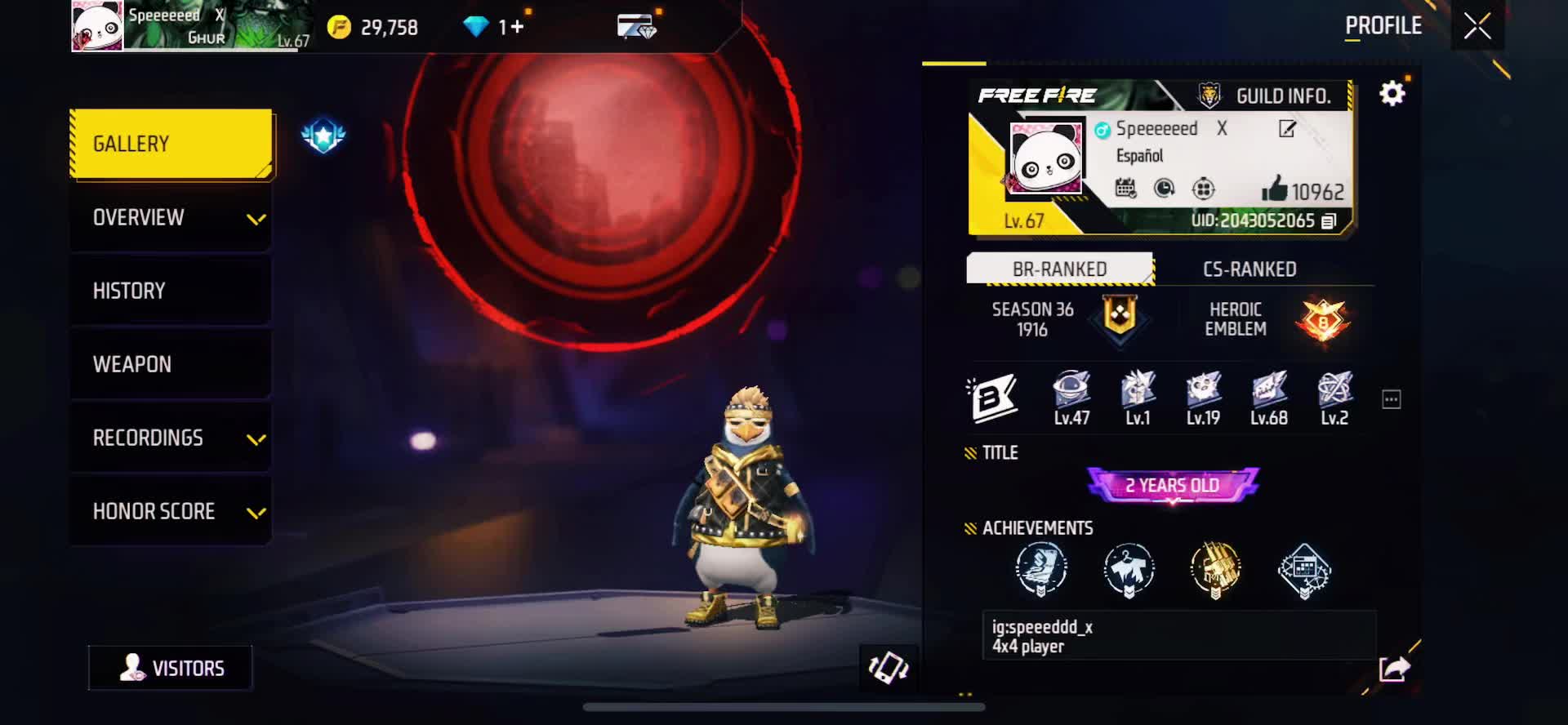Switch to the CS-Ranked tab

point(1249,269)
